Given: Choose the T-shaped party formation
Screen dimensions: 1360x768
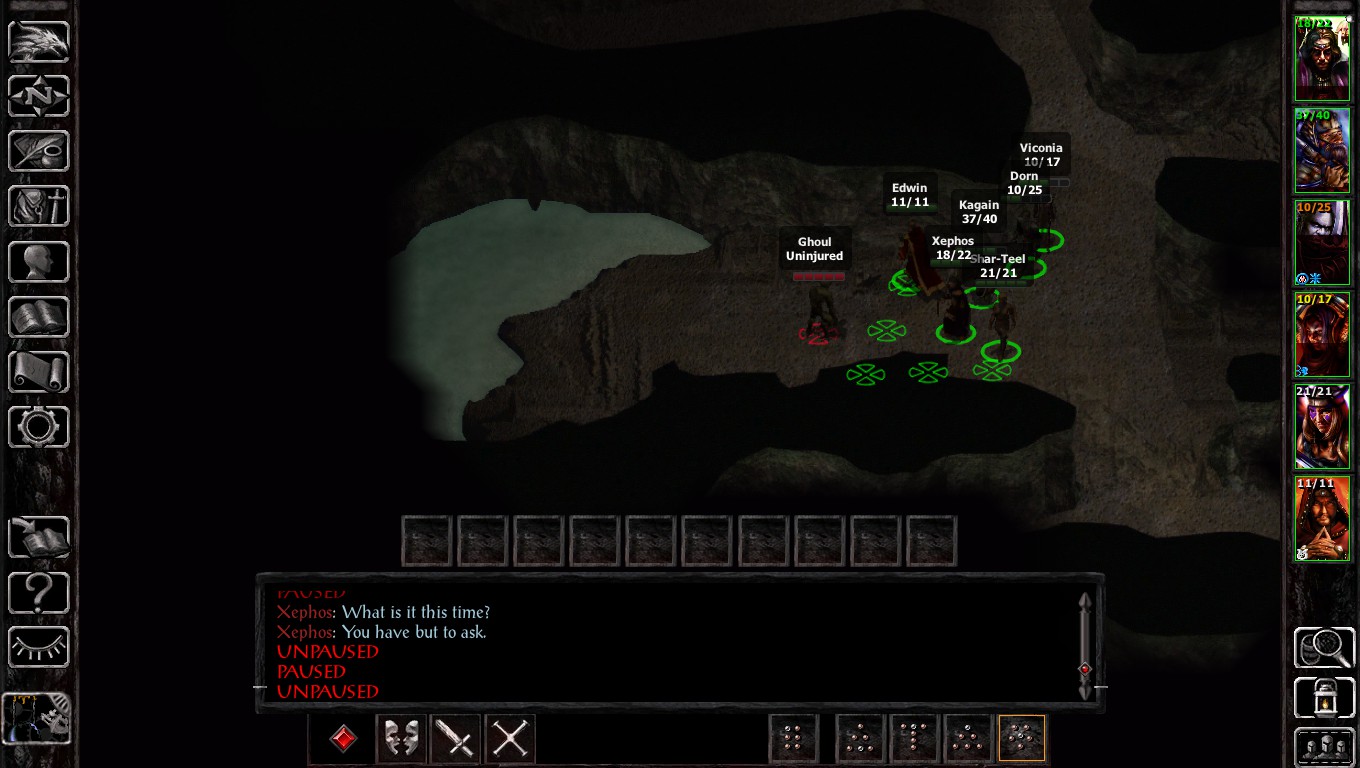Looking at the screenshot, I should (914, 738).
